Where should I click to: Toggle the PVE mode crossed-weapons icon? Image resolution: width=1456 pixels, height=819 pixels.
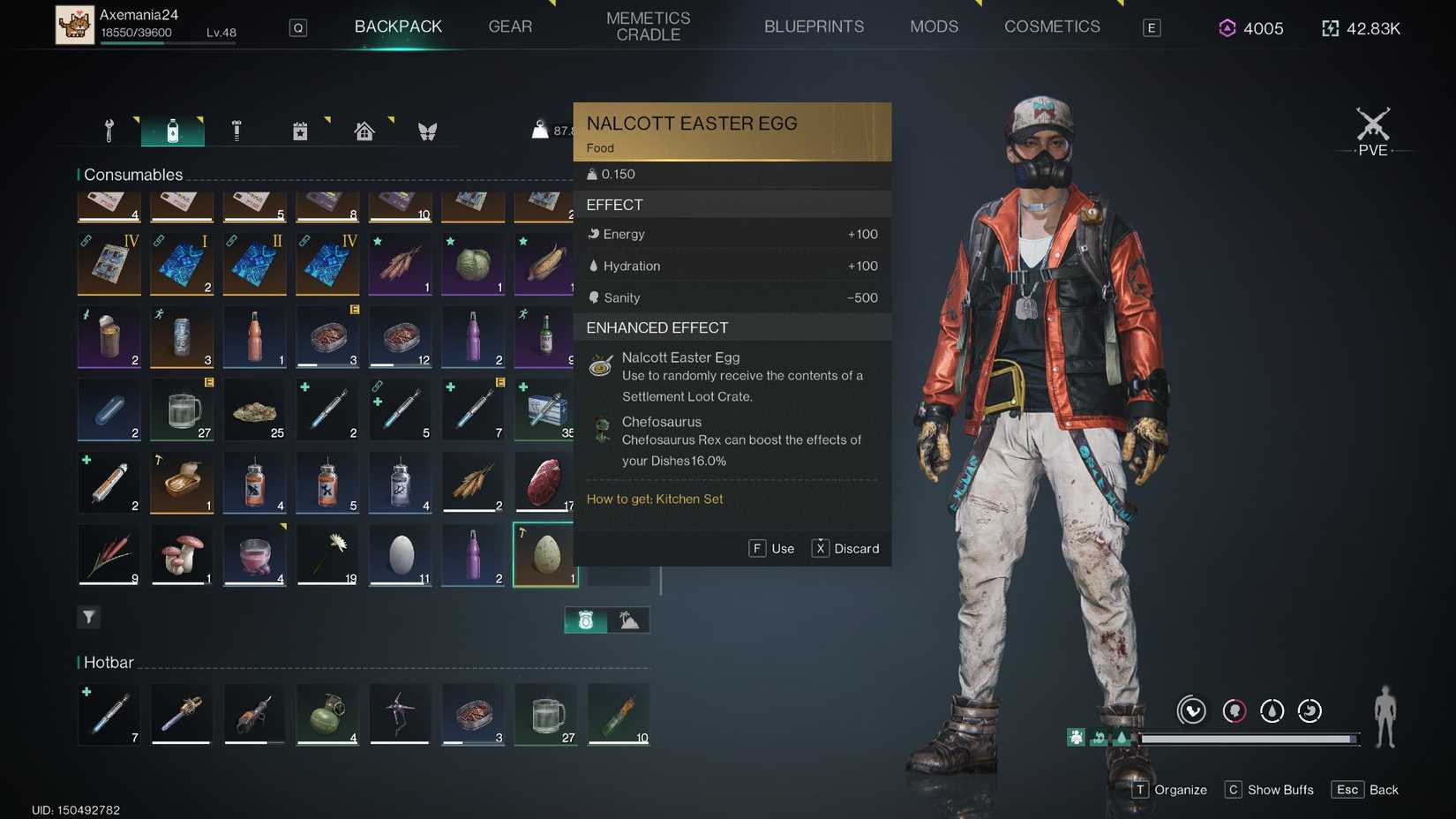pos(1371,130)
